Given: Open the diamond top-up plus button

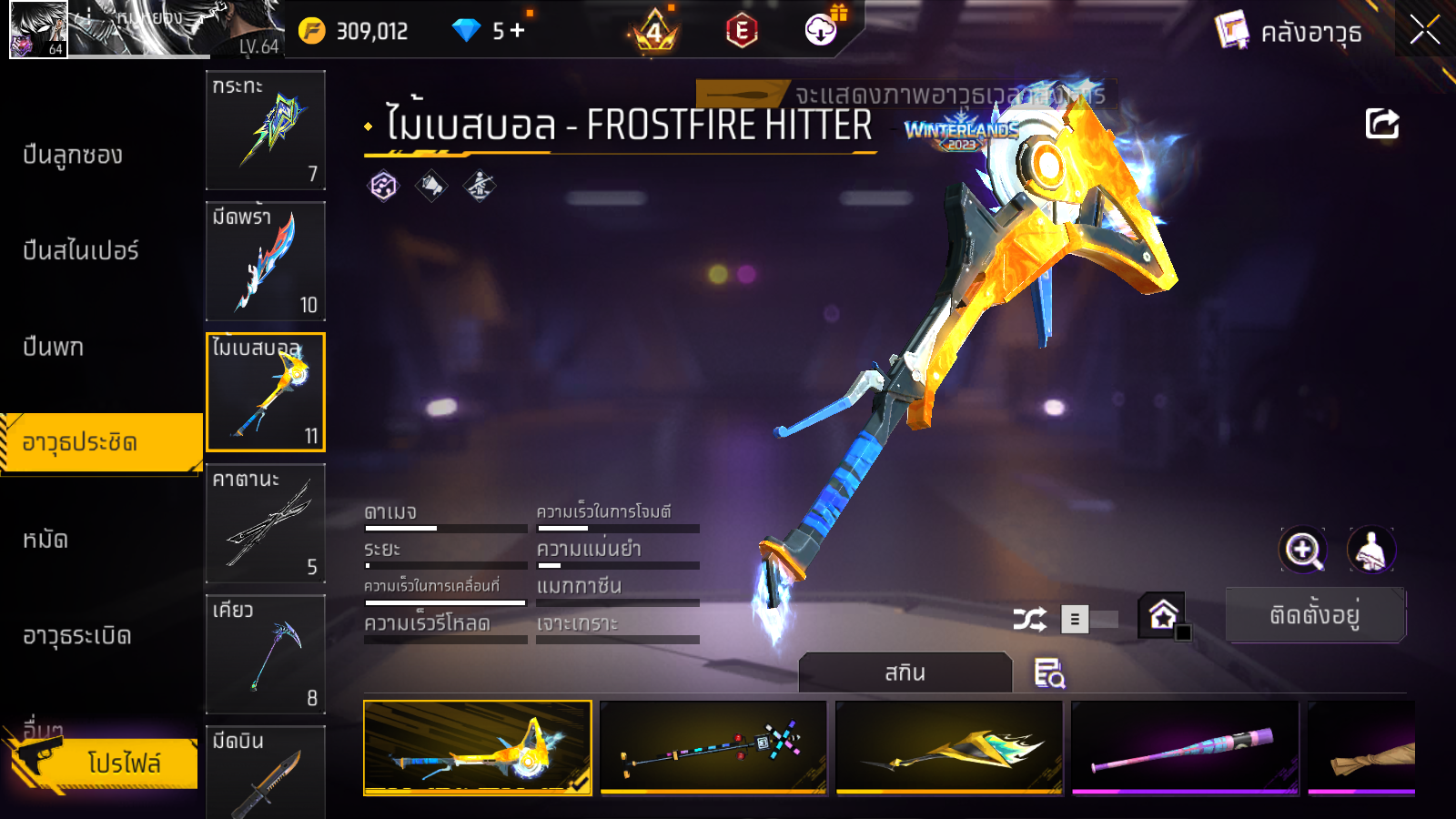Looking at the screenshot, I should pos(518,31).
